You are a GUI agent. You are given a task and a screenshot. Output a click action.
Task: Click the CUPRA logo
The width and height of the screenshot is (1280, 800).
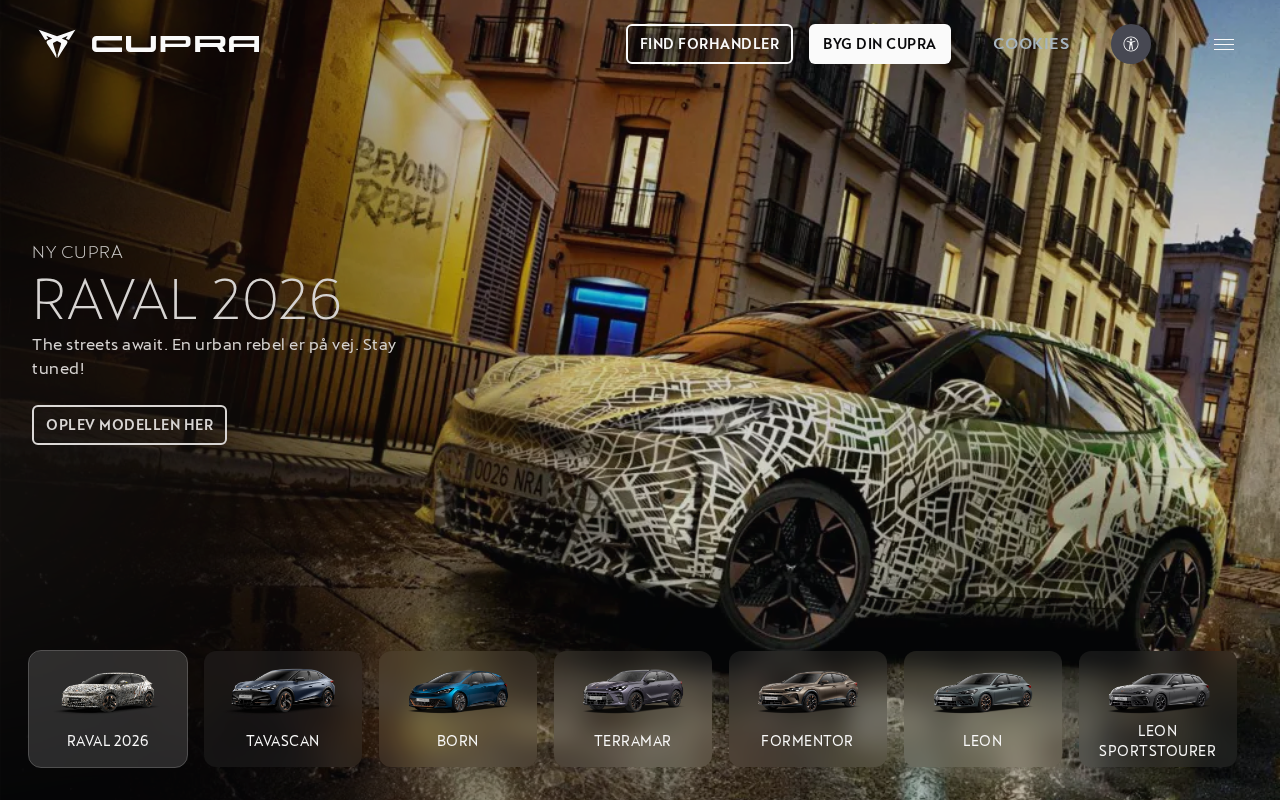(150, 44)
